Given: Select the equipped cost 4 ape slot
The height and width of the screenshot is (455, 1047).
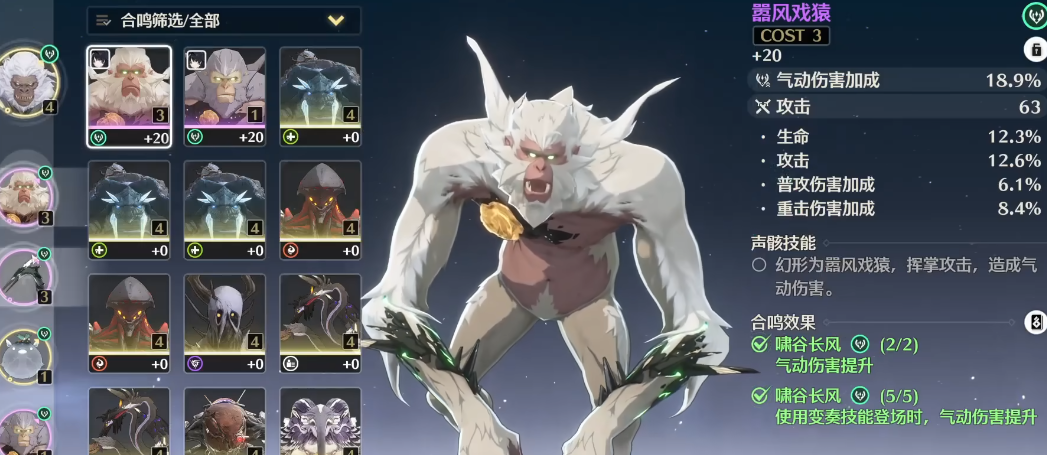Looking at the screenshot, I should tap(27, 82).
